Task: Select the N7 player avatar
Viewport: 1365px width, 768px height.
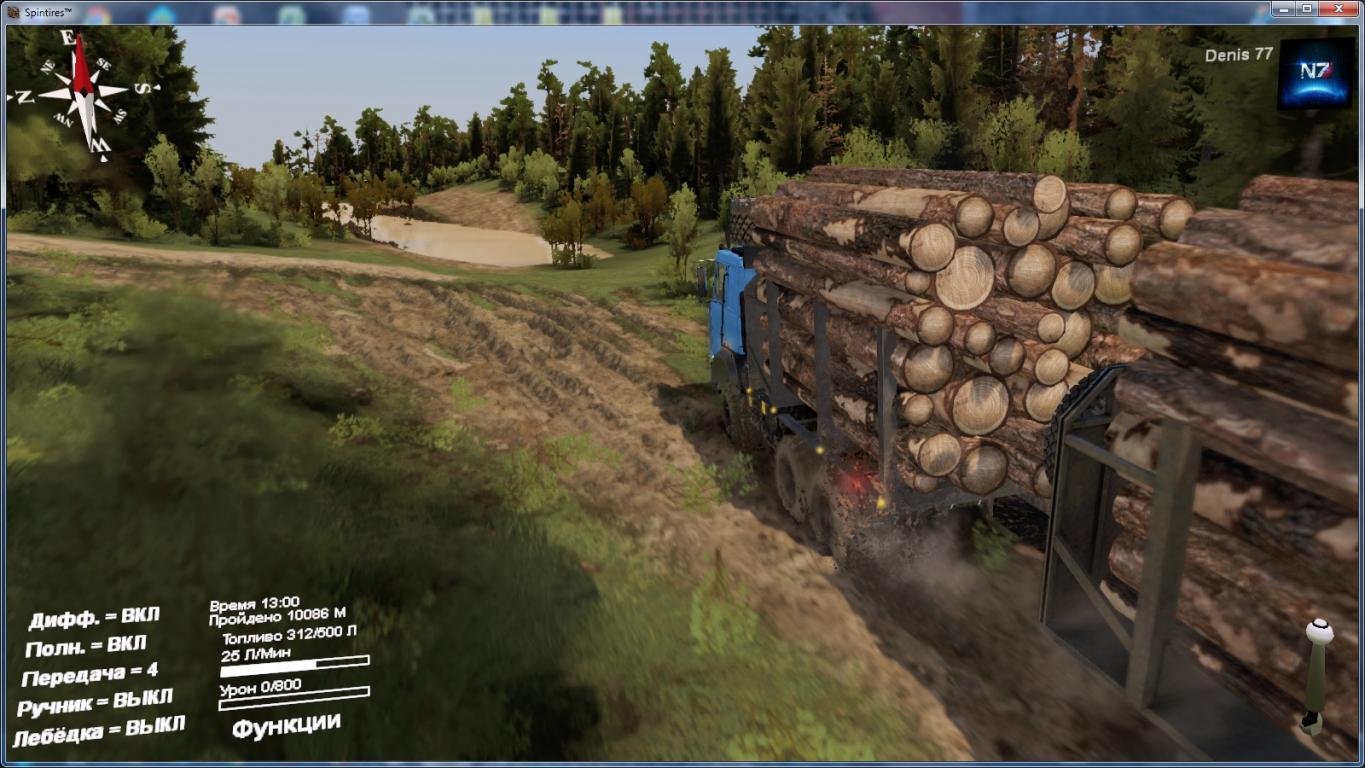Action: 1315,73
